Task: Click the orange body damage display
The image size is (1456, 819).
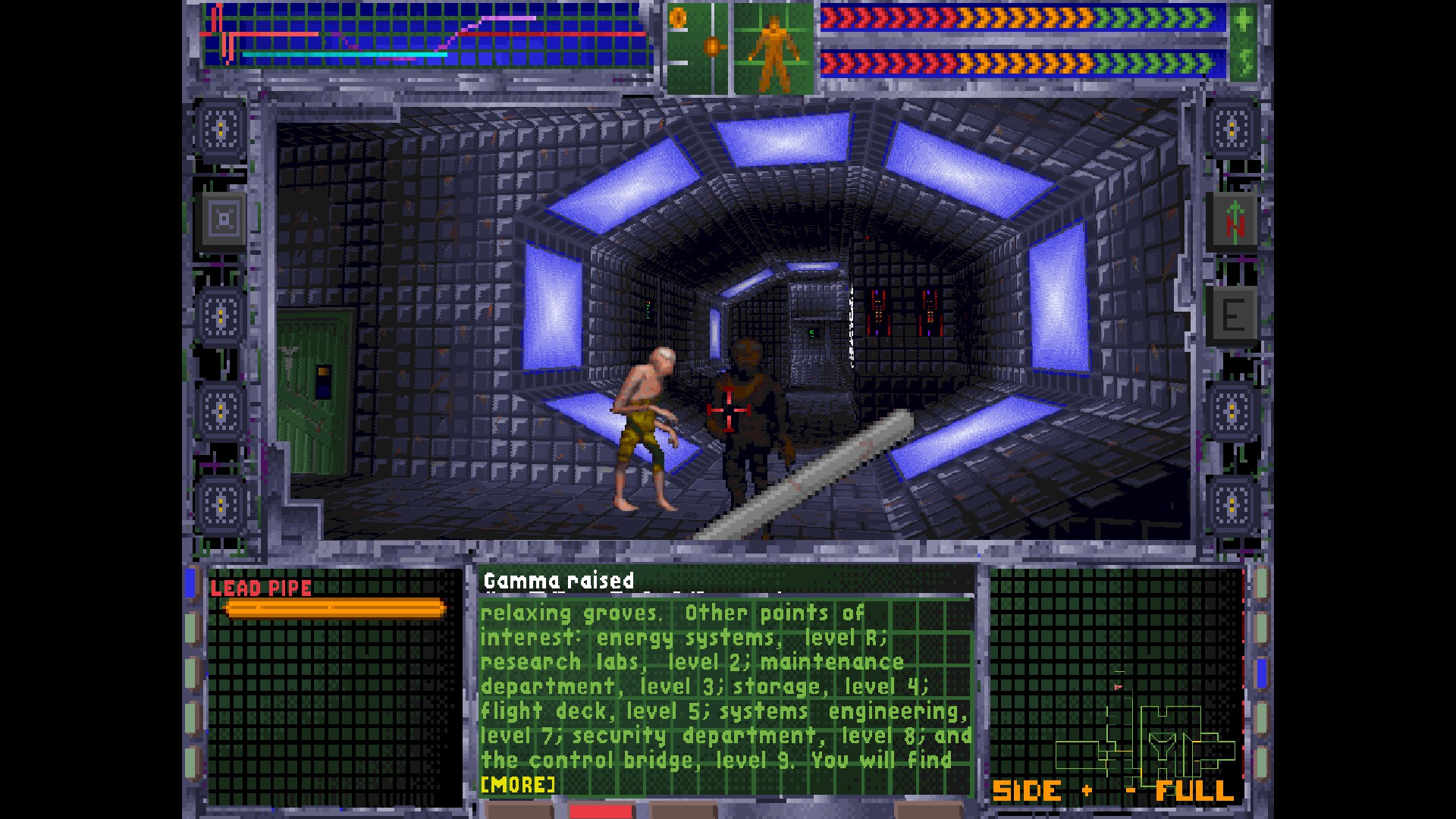Action: [x=772, y=45]
